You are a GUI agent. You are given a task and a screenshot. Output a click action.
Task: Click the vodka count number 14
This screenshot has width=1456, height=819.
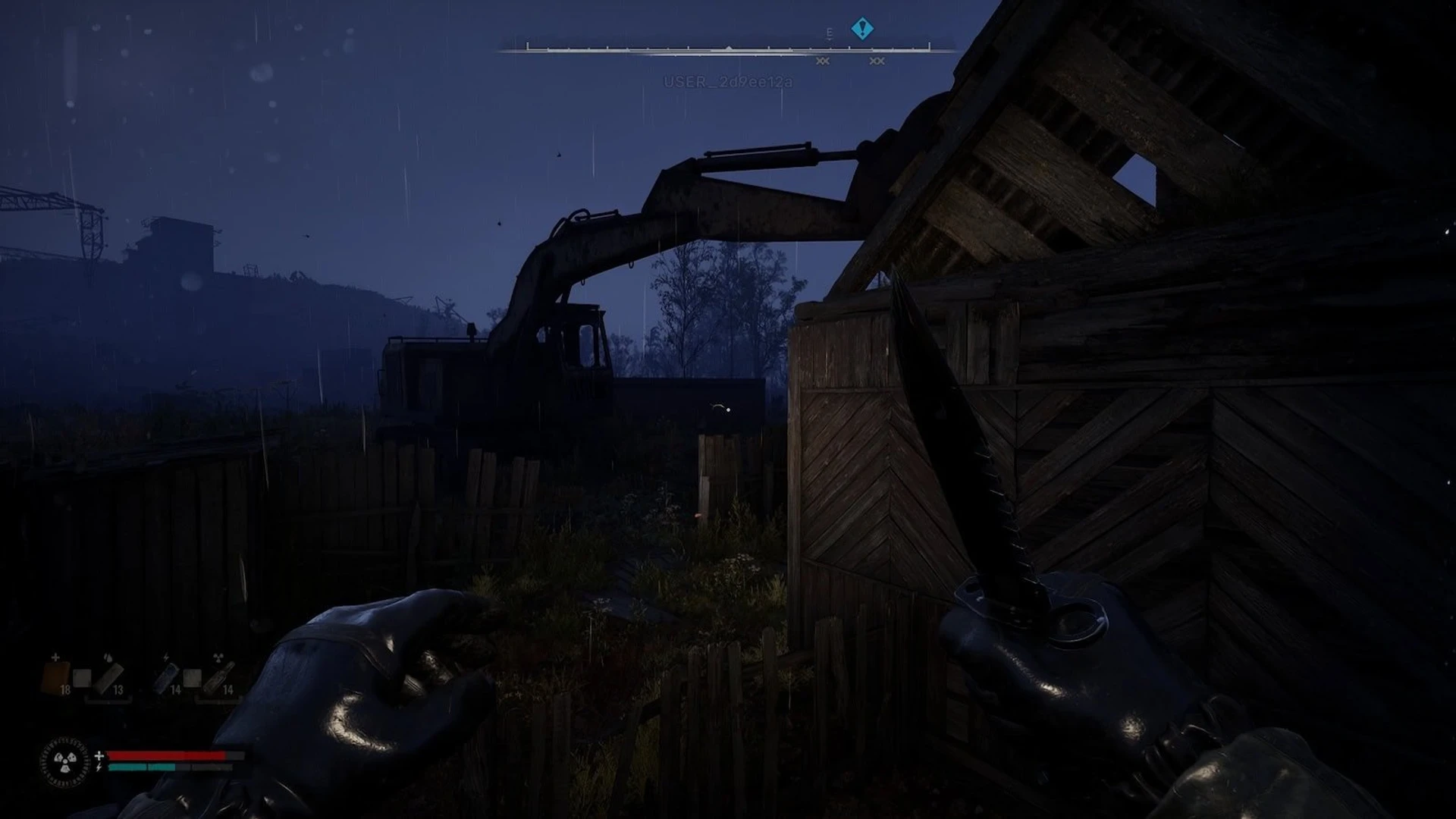tap(227, 689)
